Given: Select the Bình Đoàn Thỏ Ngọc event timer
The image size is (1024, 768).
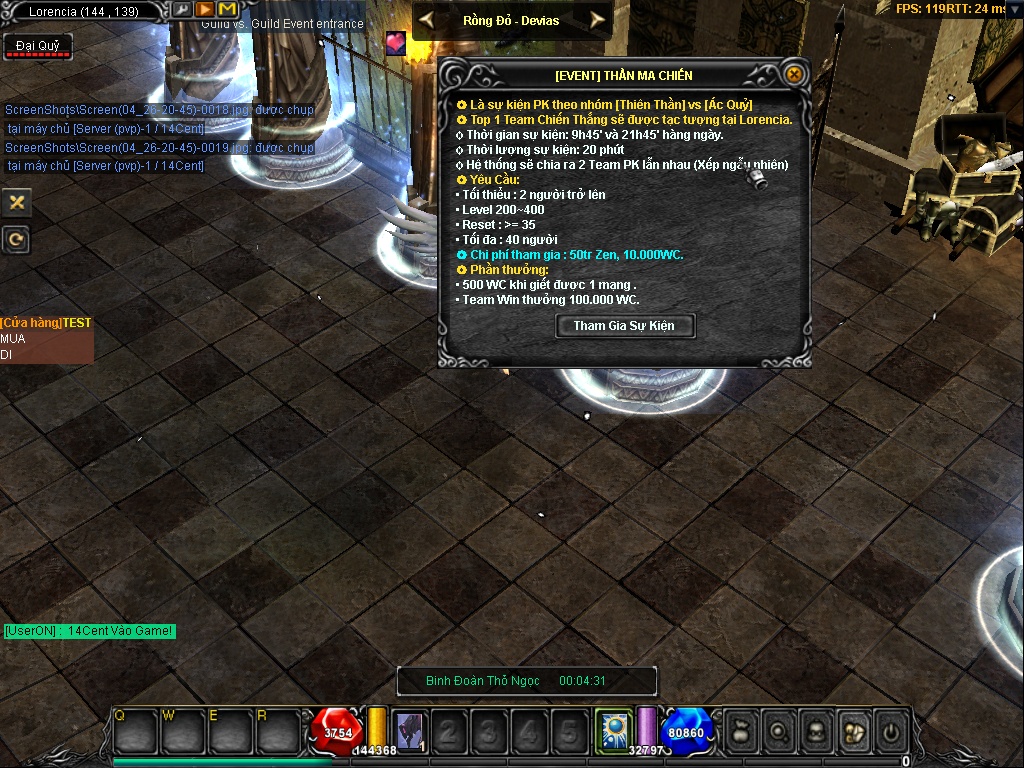Looking at the screenshot, I should (526, 681).
